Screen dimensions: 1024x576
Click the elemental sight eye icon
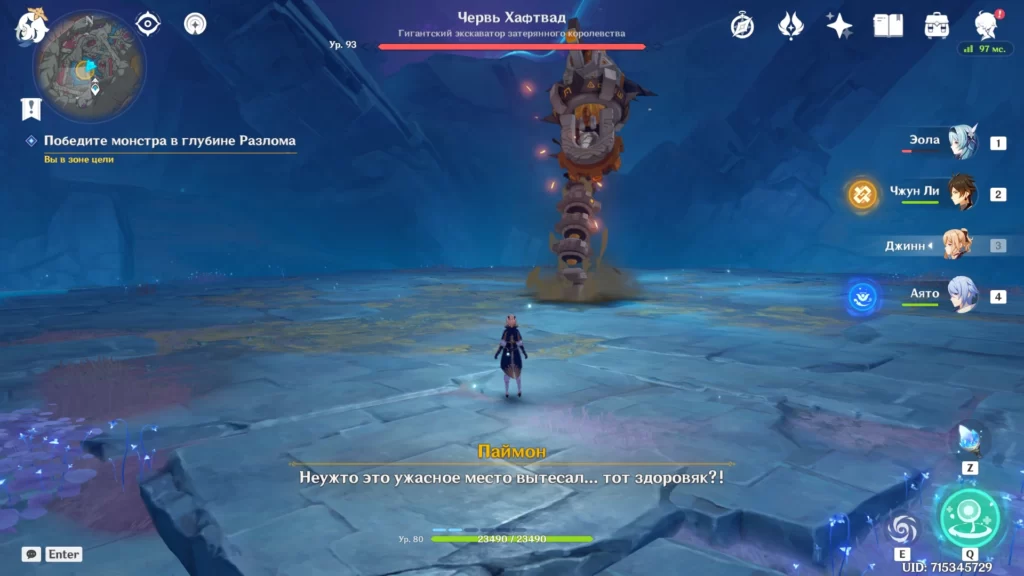click(148, 23)
